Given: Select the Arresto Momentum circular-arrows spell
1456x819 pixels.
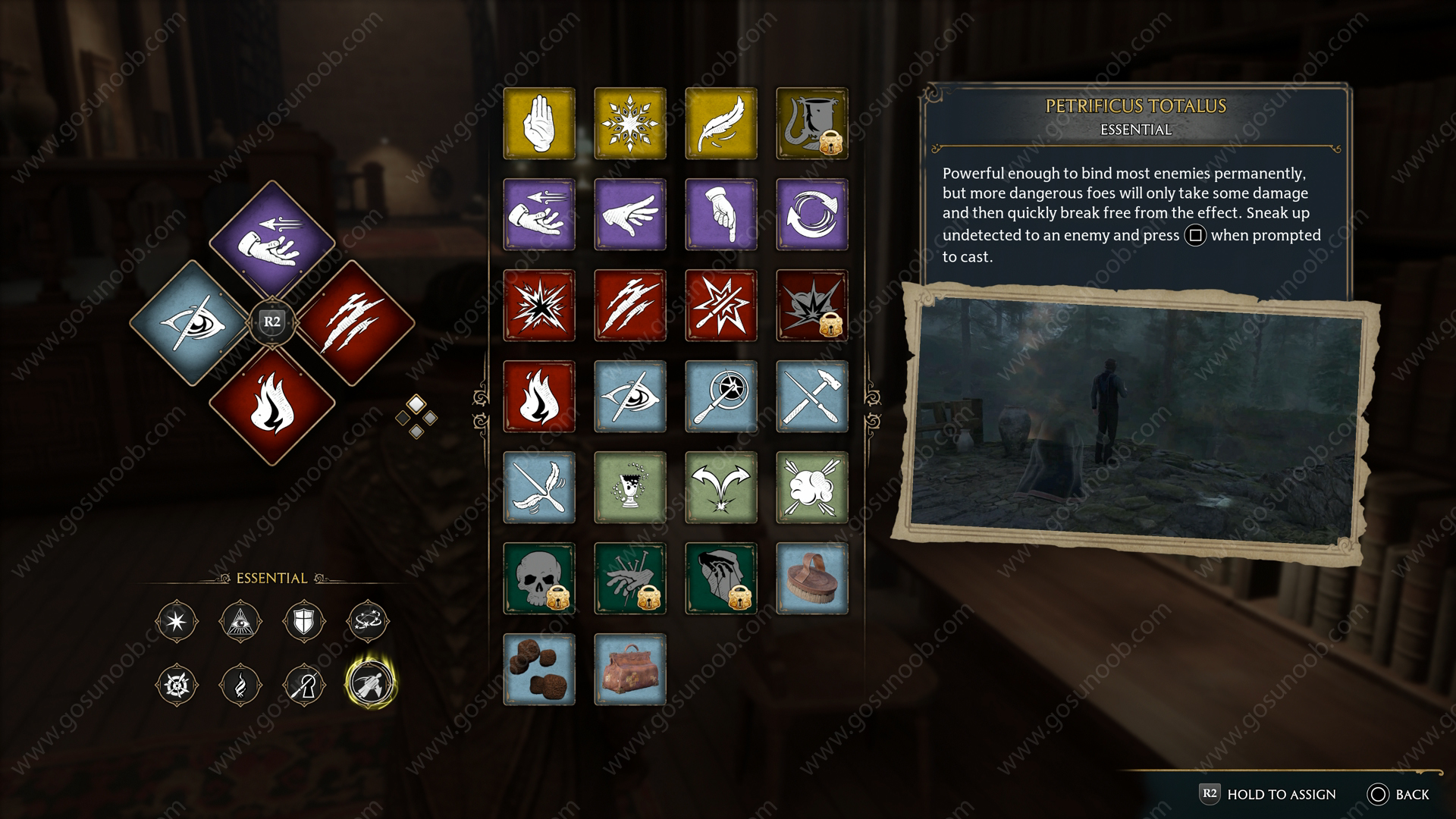Looking at the screenshot, I should [x=811, y=215].
